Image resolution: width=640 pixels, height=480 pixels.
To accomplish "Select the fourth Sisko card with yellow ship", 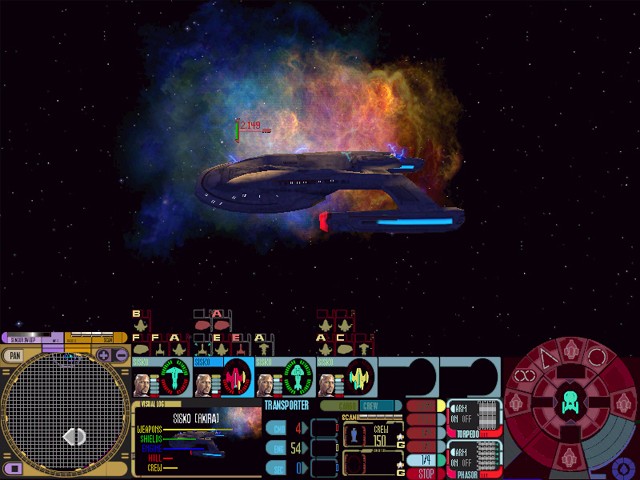I will pyautogui.click(x=346, y=378).
